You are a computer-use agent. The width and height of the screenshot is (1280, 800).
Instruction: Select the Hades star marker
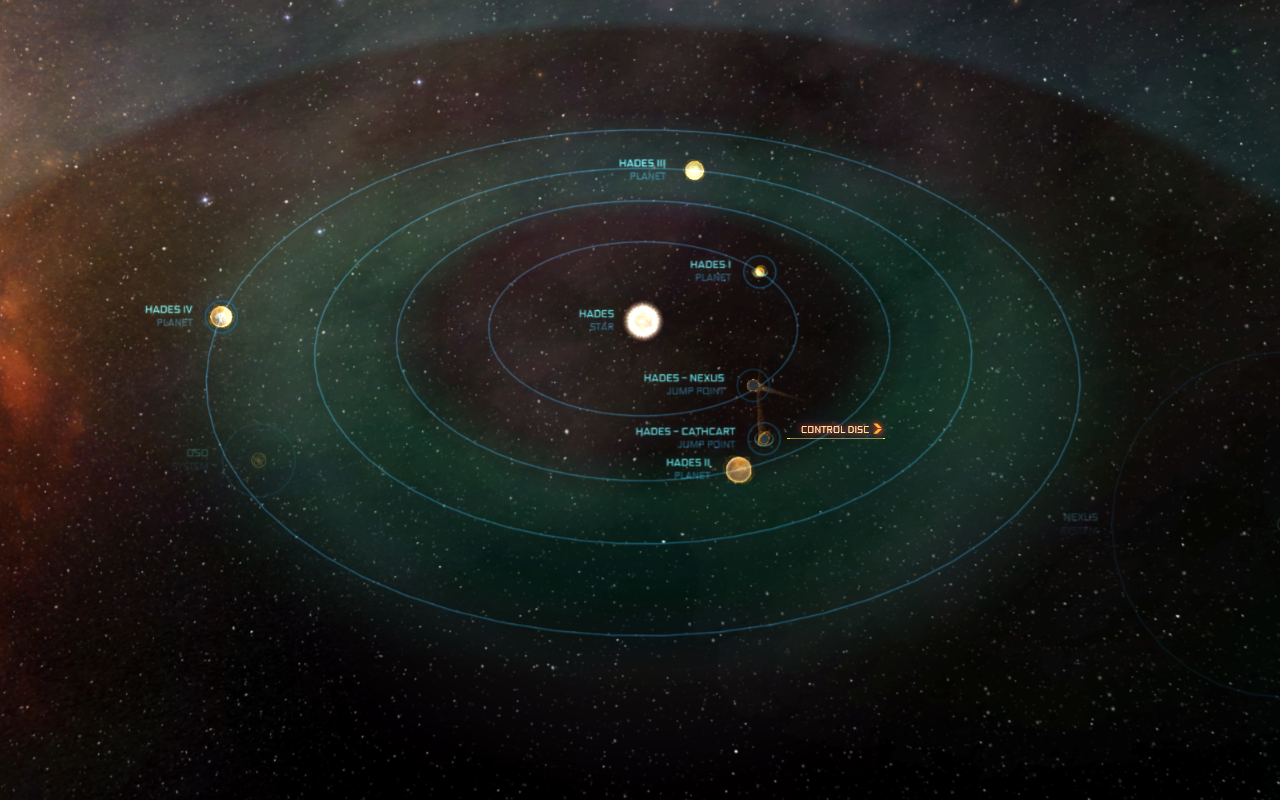(x=643, y=321)
